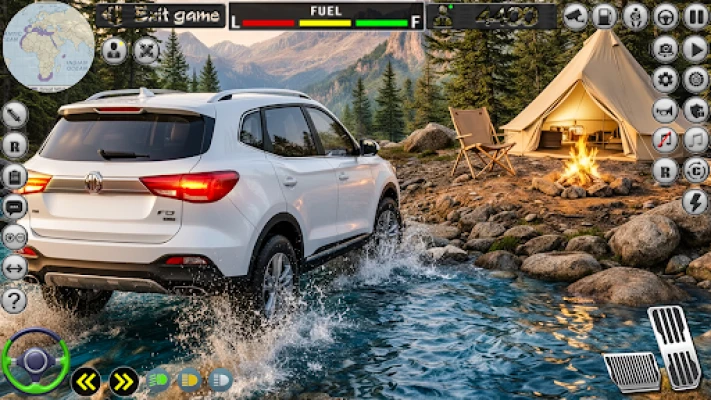Tap the gas station refuel icon

[x=604, y=16]
